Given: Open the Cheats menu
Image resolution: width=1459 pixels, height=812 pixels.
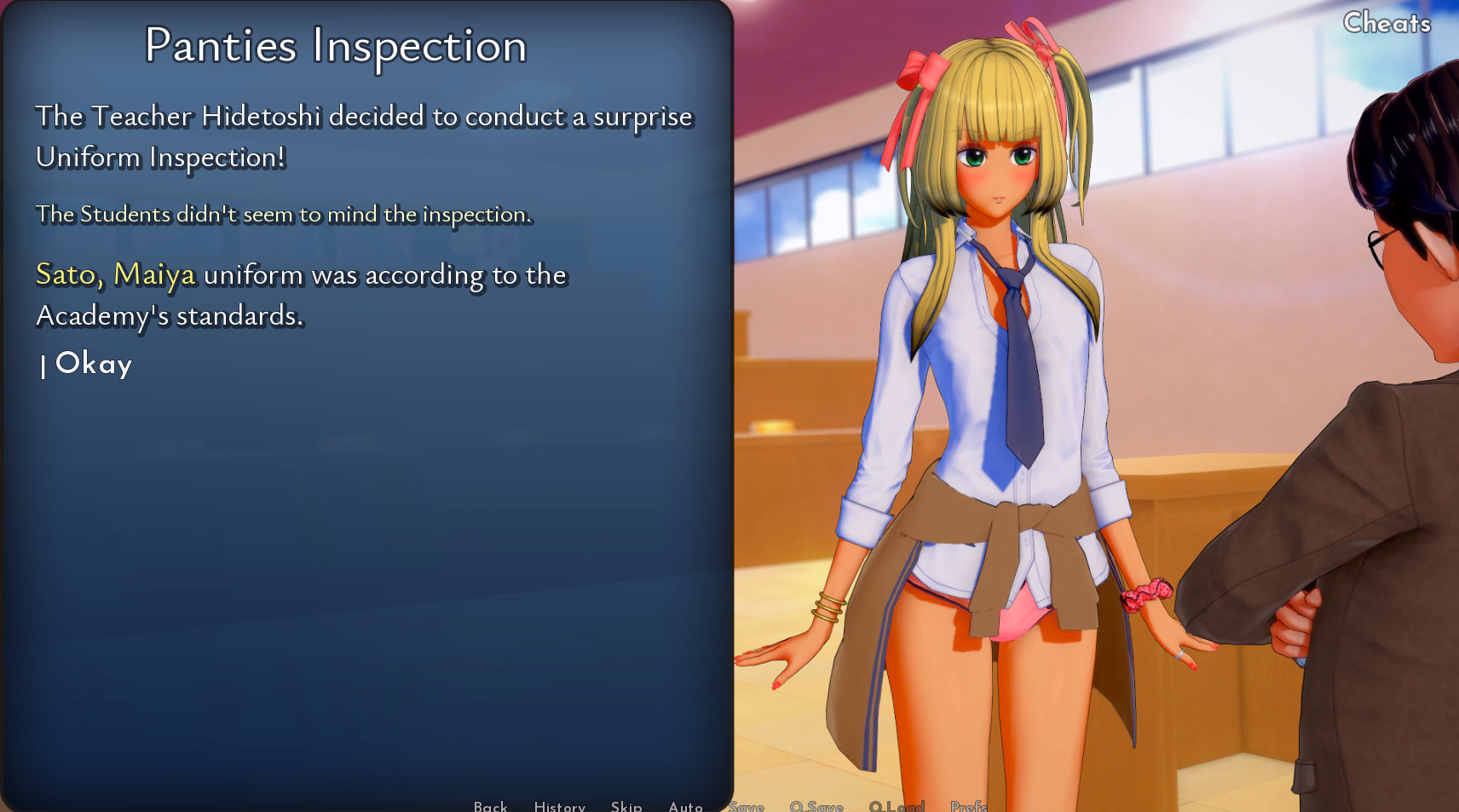Looking at the screenshot, I should [x=1387, y=23].
